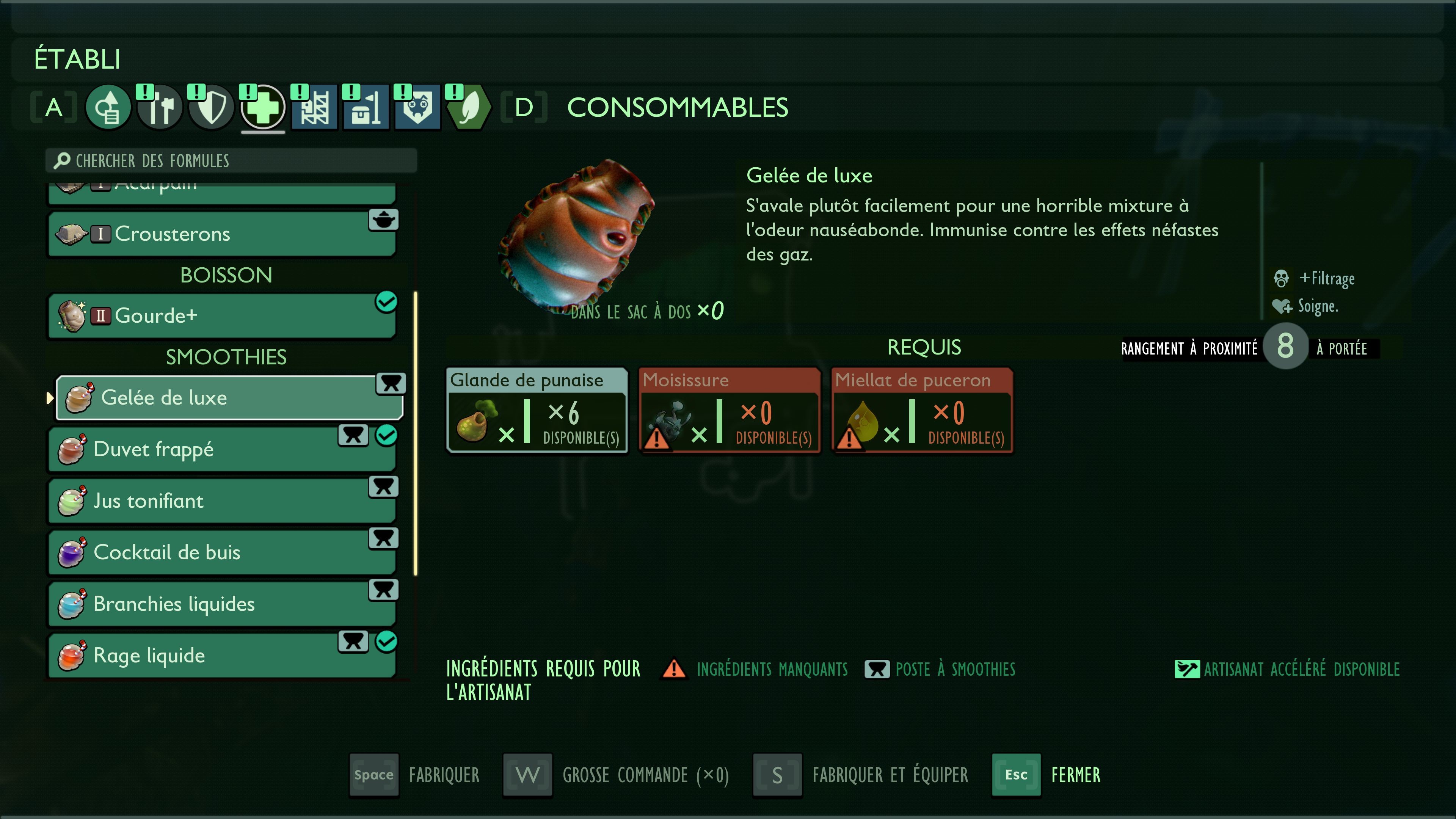This screenshot has height=819, width=1456.
Task: Click the smoothie station icon on Gelée de luxe
Action: point(391,384)
